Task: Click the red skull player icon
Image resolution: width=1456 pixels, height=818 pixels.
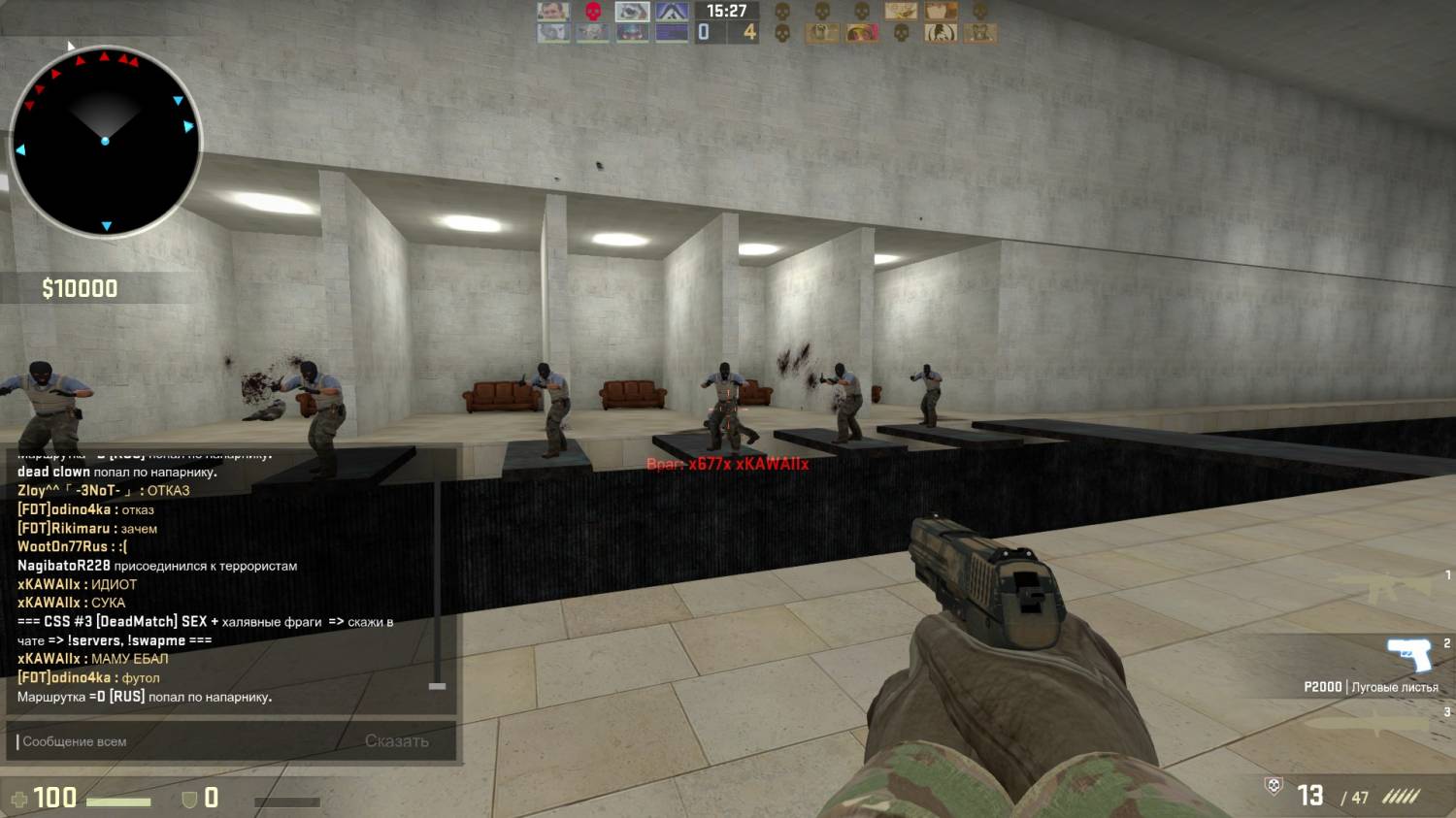Action: (592, 12)
